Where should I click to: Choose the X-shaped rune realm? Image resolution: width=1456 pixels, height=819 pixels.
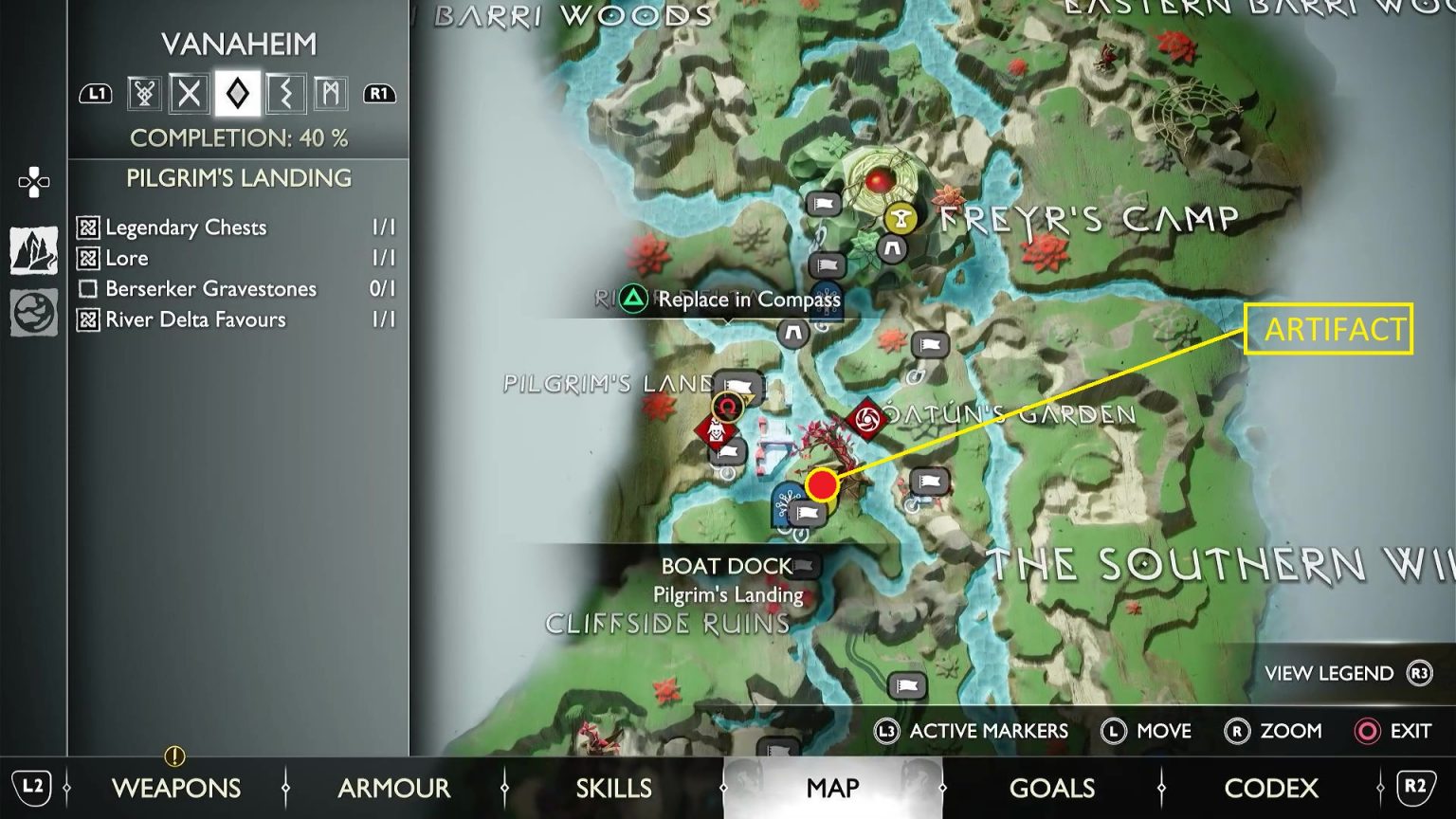tap(190, 93)
